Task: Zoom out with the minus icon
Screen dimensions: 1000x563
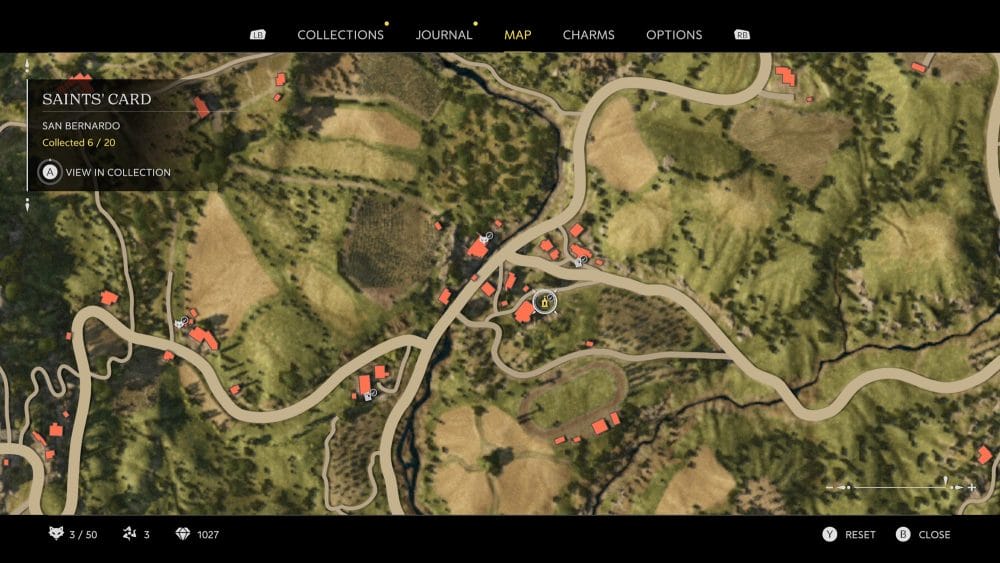Action: pos(831,487)
